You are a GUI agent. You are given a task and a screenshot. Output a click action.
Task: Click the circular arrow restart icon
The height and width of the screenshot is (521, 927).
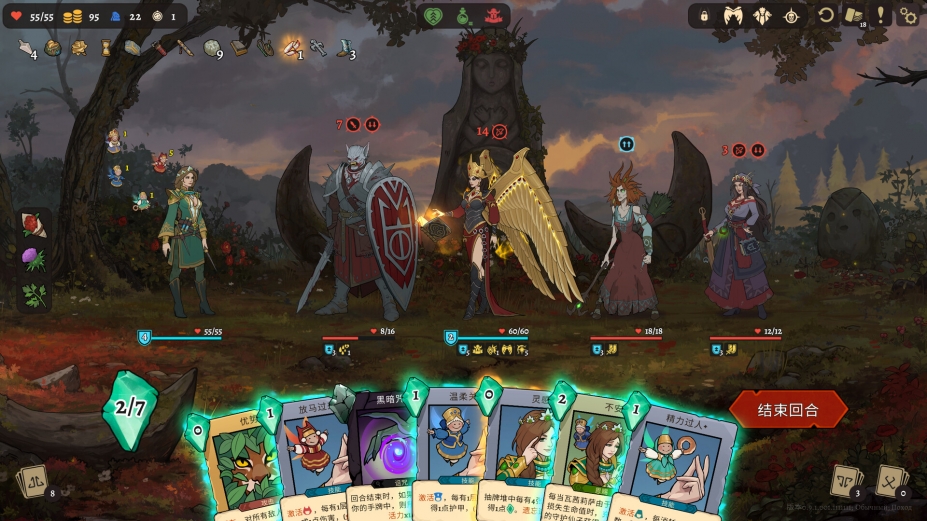(x=826, y=16)
